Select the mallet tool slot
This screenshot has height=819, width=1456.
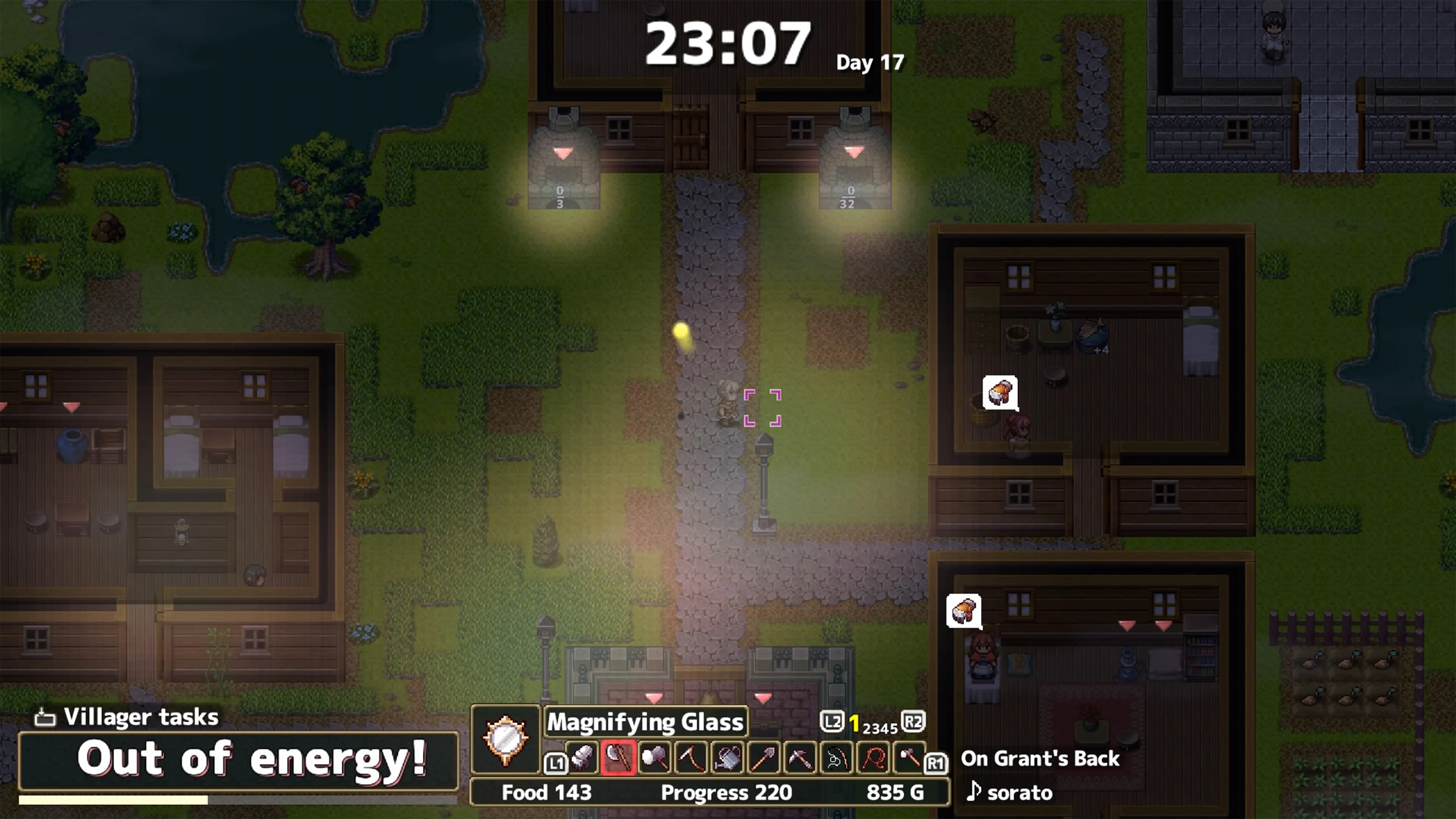(654, 758)
